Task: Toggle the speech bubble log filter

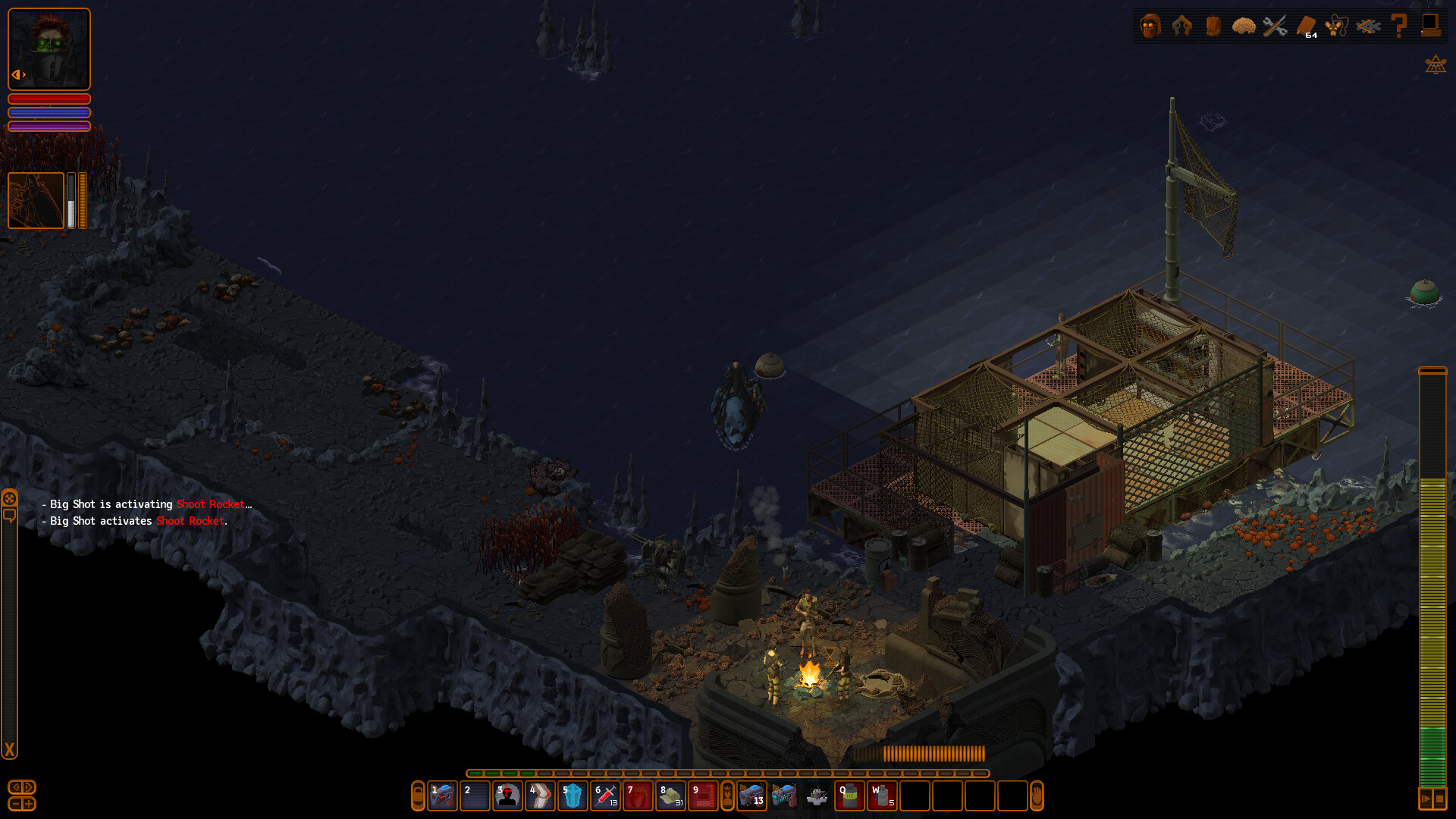Action: (x=11, y=516)
